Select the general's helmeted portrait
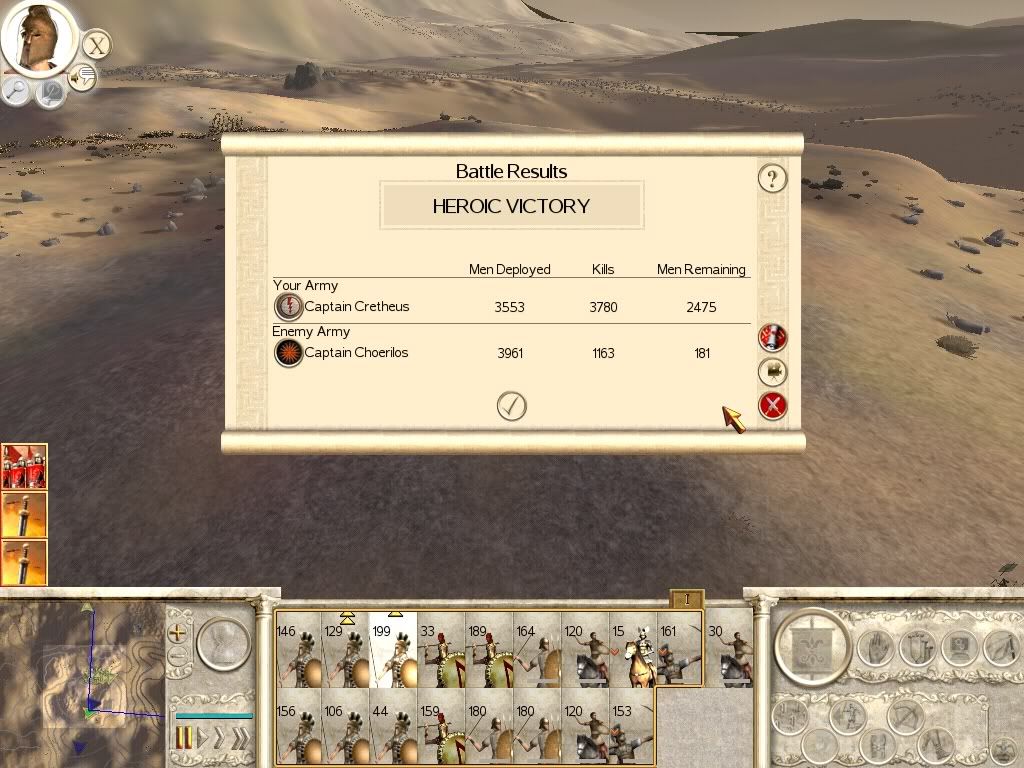 [37, 37]
